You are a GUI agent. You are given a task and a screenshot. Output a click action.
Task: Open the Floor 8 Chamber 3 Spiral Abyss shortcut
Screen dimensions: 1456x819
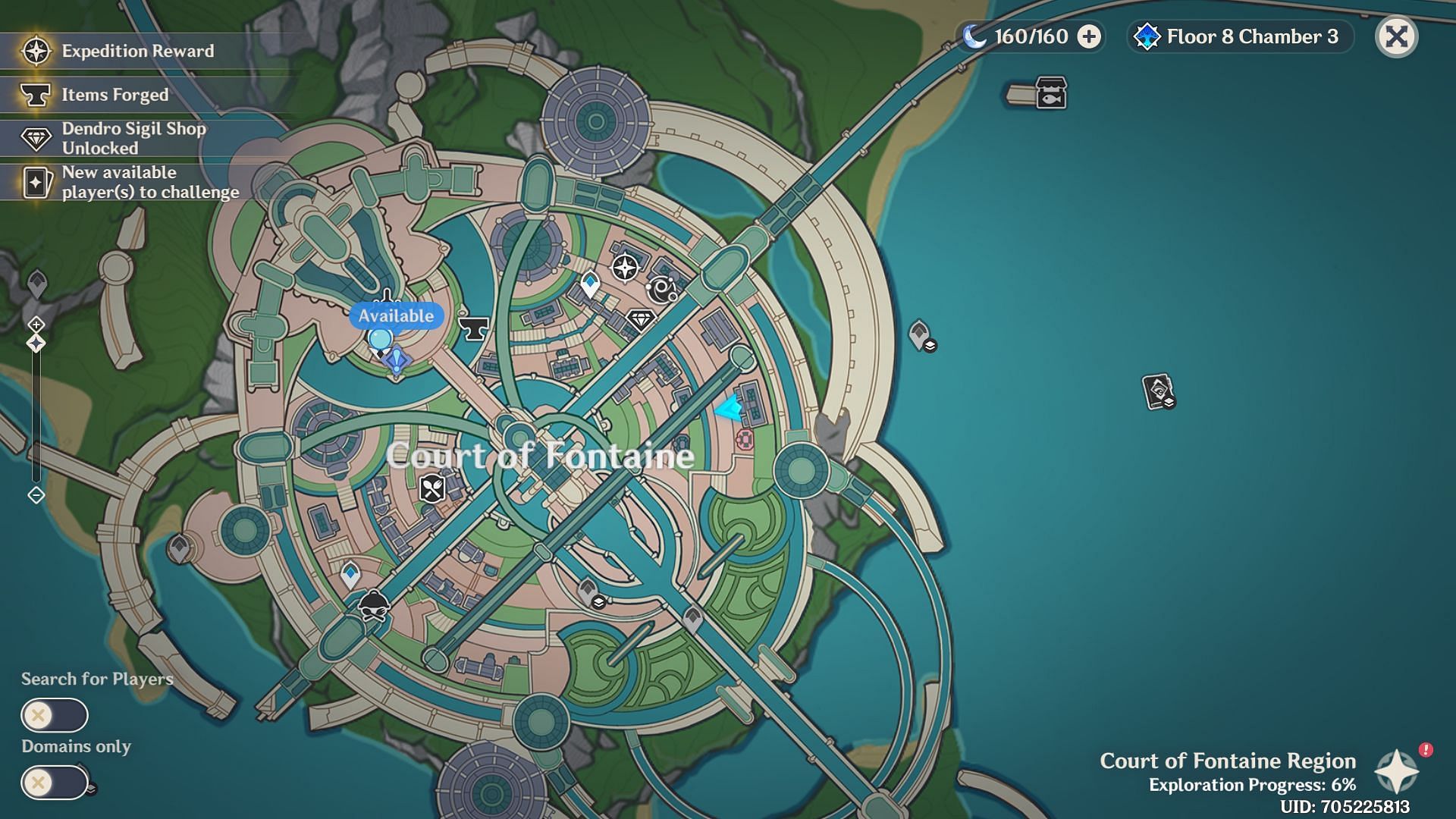(x=1241, y=36)
